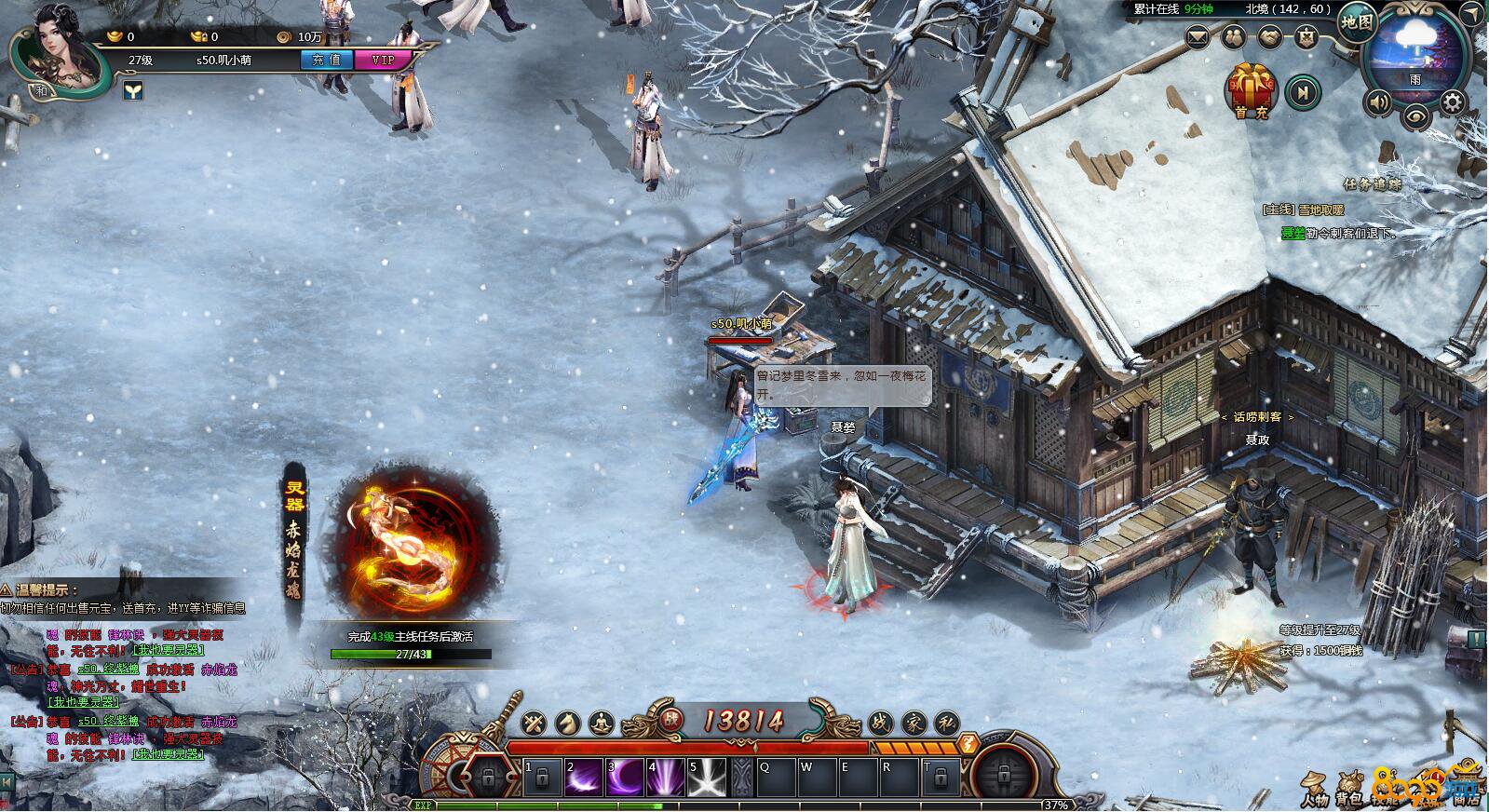This screenshot has height=812, width=1489.
Task: Collapse icons with the skip-arrow button
Action: (x=1304, y=91)
